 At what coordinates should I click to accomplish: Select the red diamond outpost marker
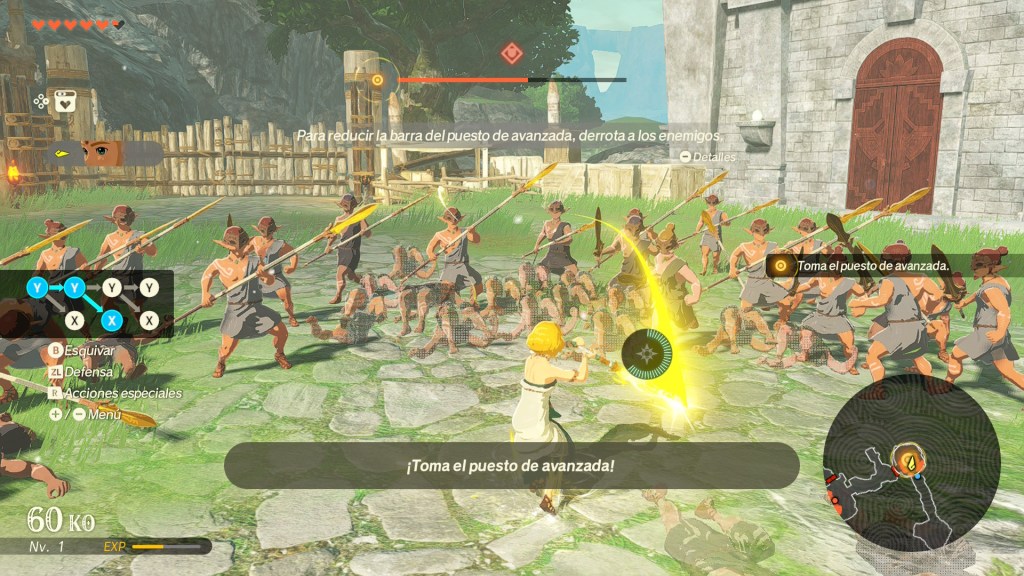click(x=511, y=53)
